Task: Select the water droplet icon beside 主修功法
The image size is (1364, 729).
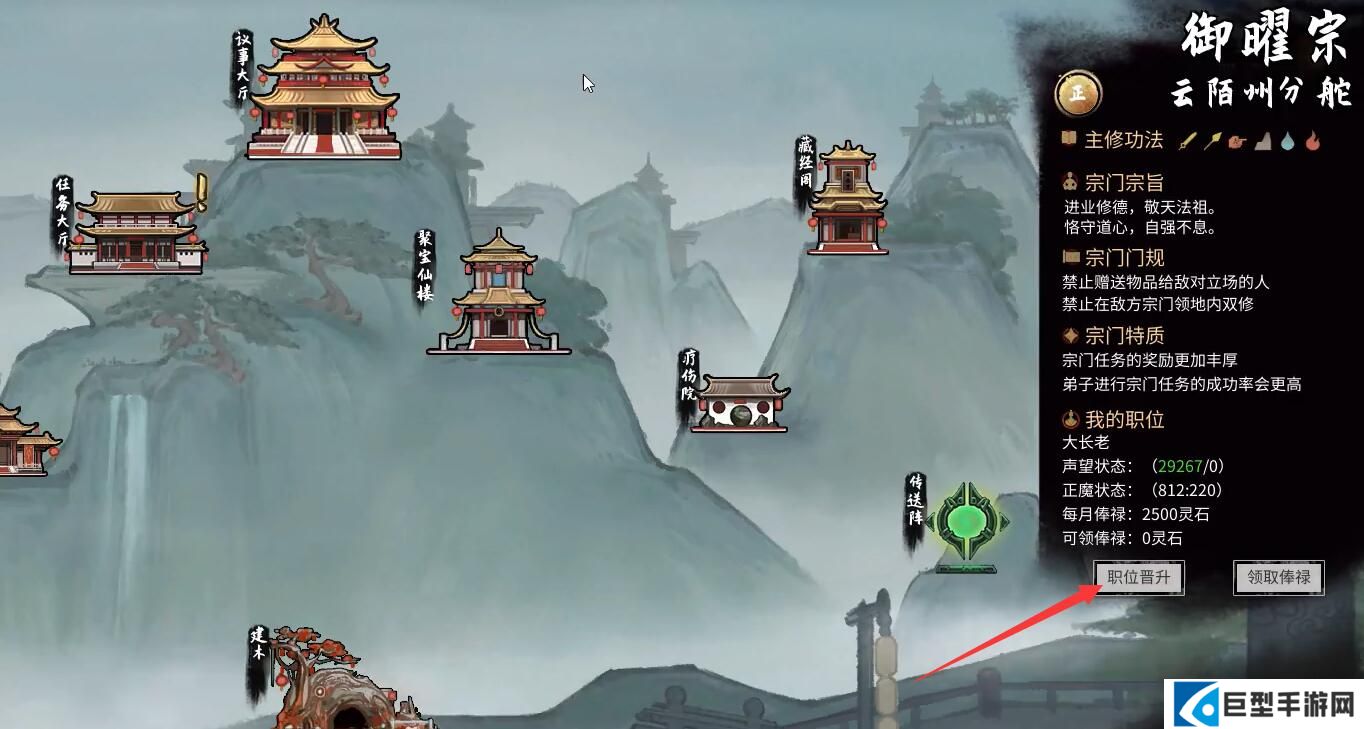Action: pyautogui.click(x=1287, y=139)
